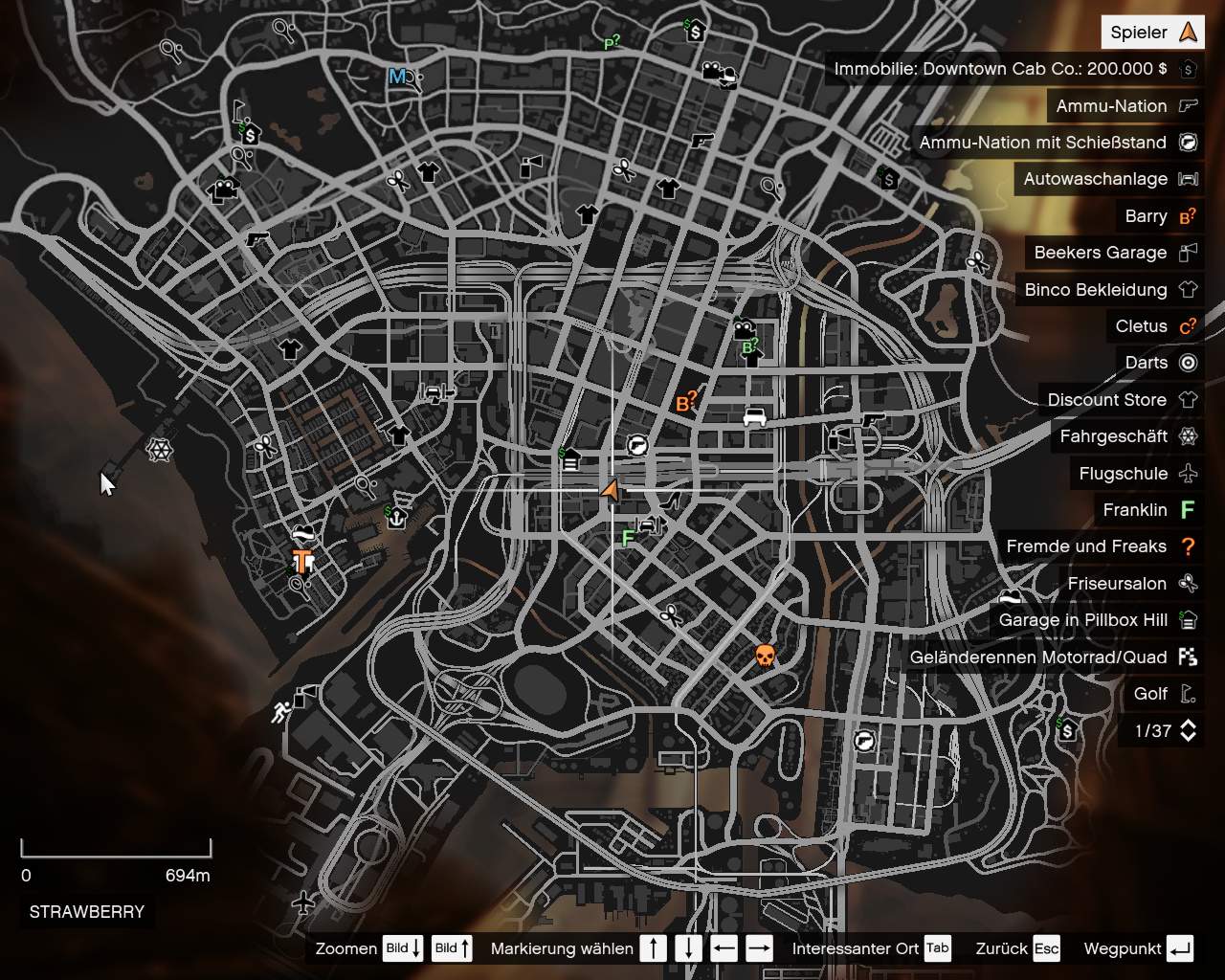Click the Darts target icon in the legend
This screenshot has width=1225, height=980.
coord(1187,363)
